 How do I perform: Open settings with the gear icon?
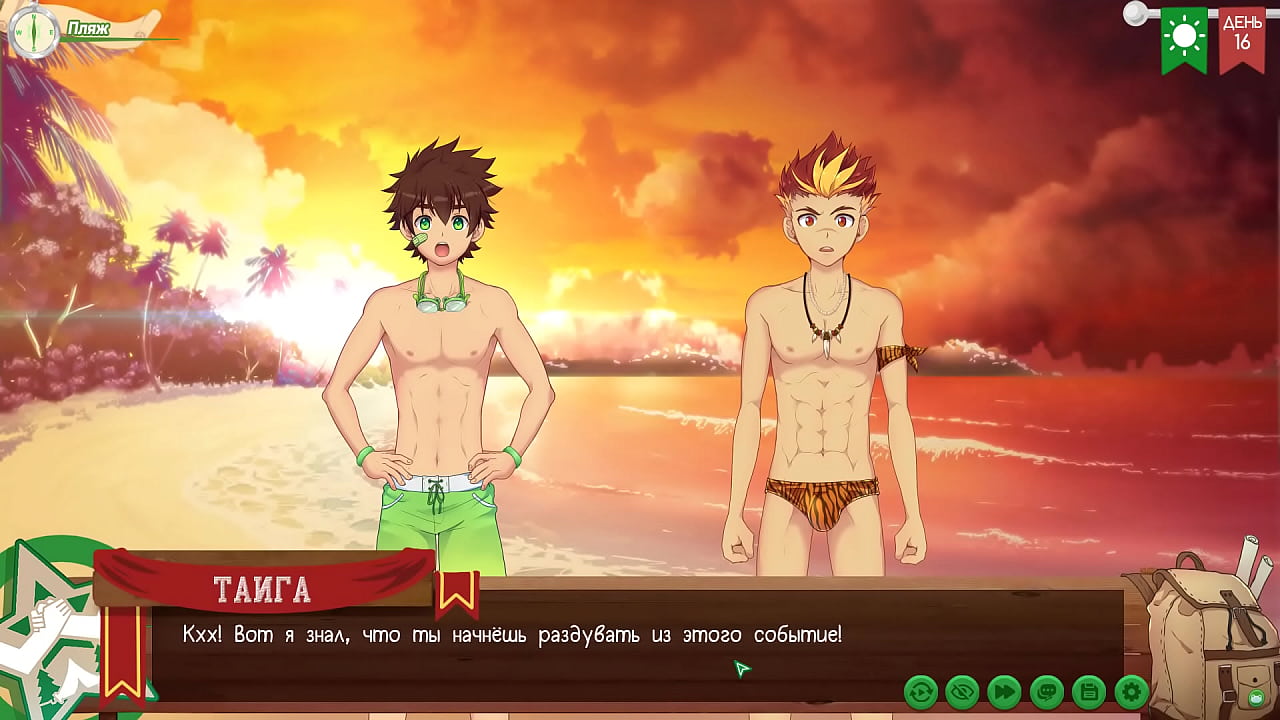[x=1131, y=691]
